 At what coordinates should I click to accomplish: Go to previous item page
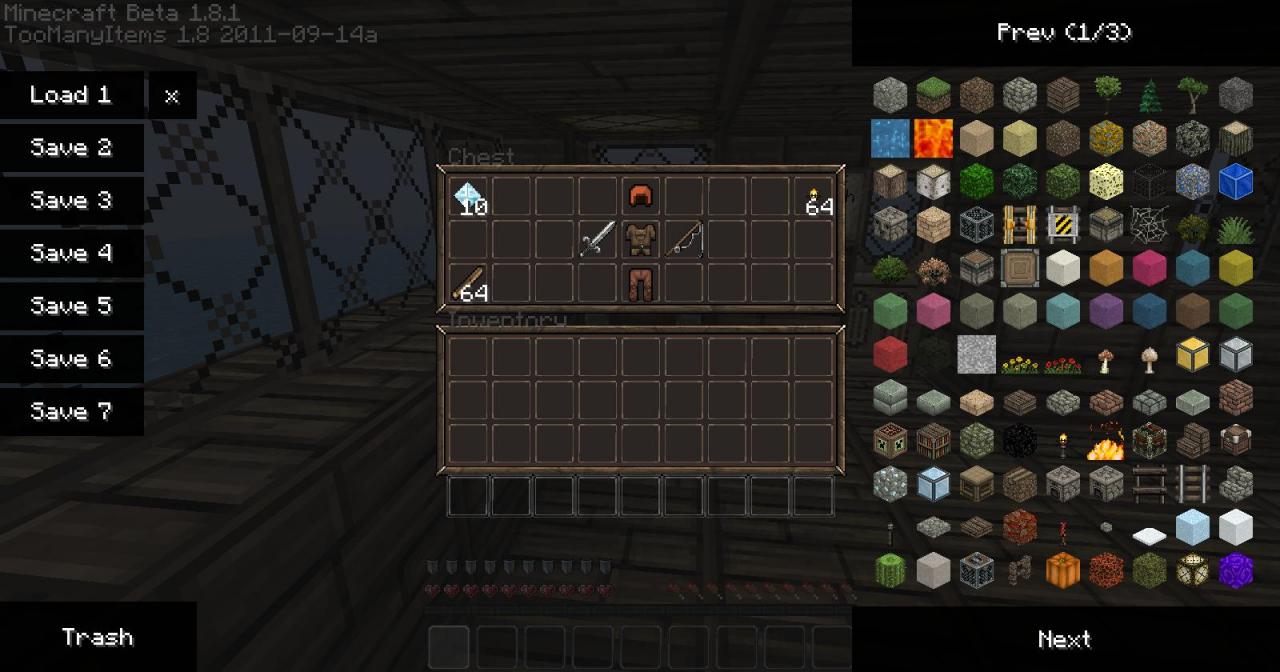coord(1064,33)
